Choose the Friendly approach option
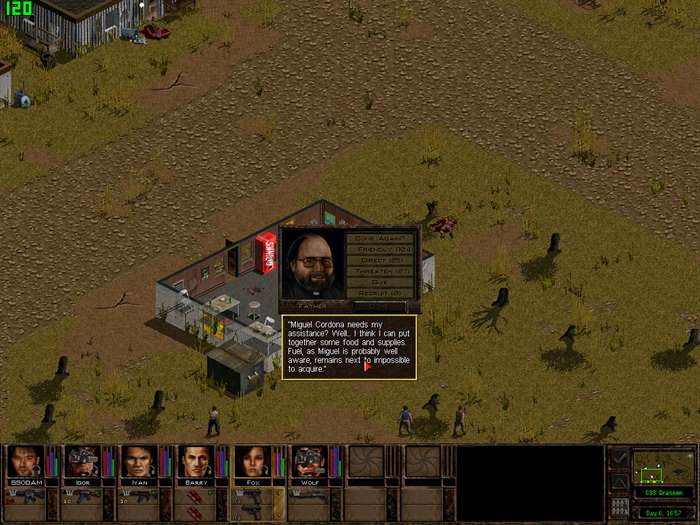 coord(380,249)
